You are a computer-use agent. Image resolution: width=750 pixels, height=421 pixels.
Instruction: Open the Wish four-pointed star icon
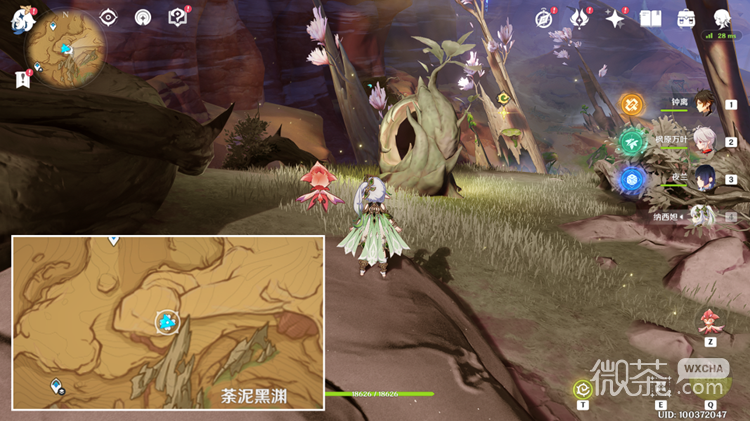(x=615, y=18)
